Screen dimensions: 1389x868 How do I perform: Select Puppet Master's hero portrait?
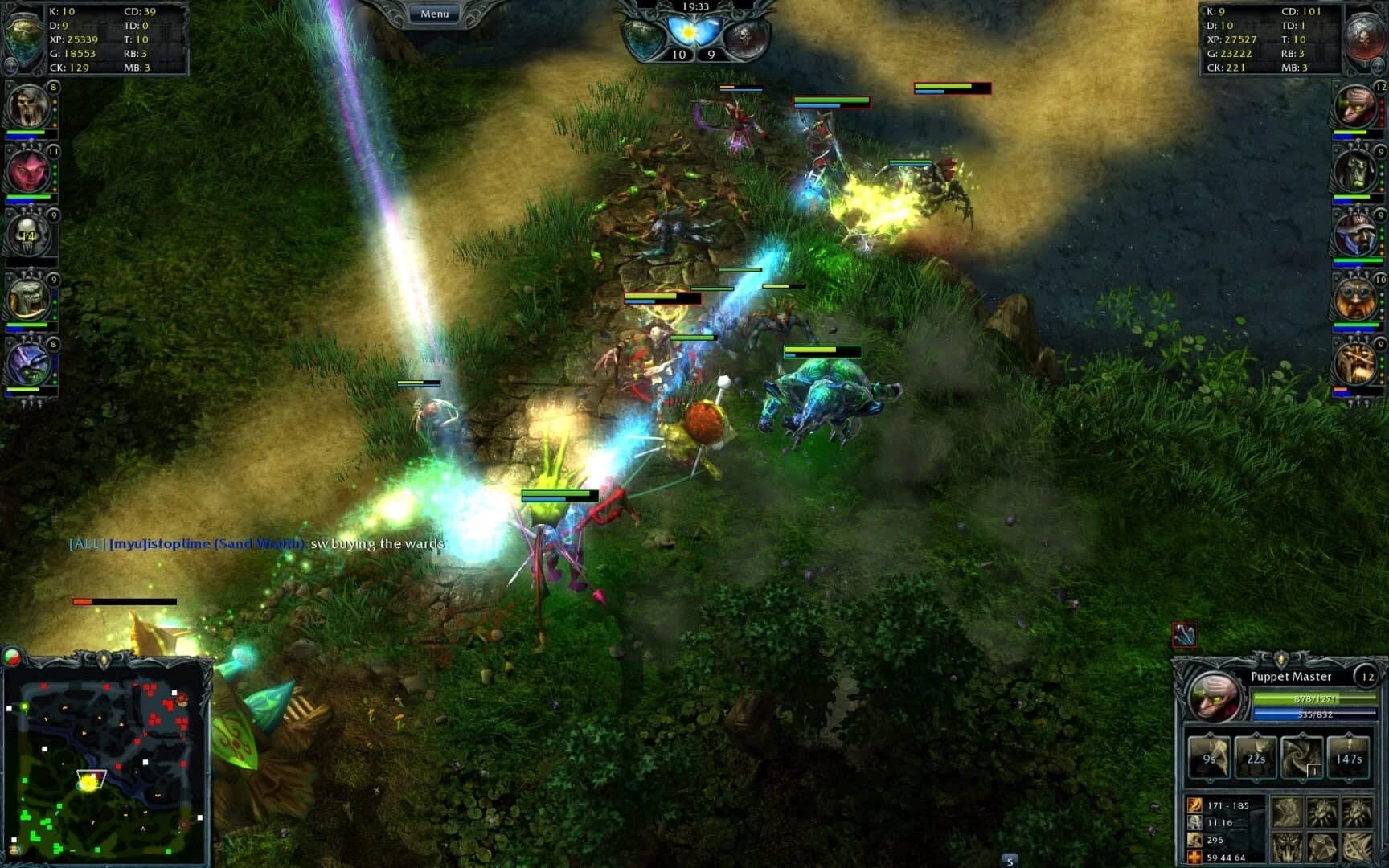tap(1215, 697)
